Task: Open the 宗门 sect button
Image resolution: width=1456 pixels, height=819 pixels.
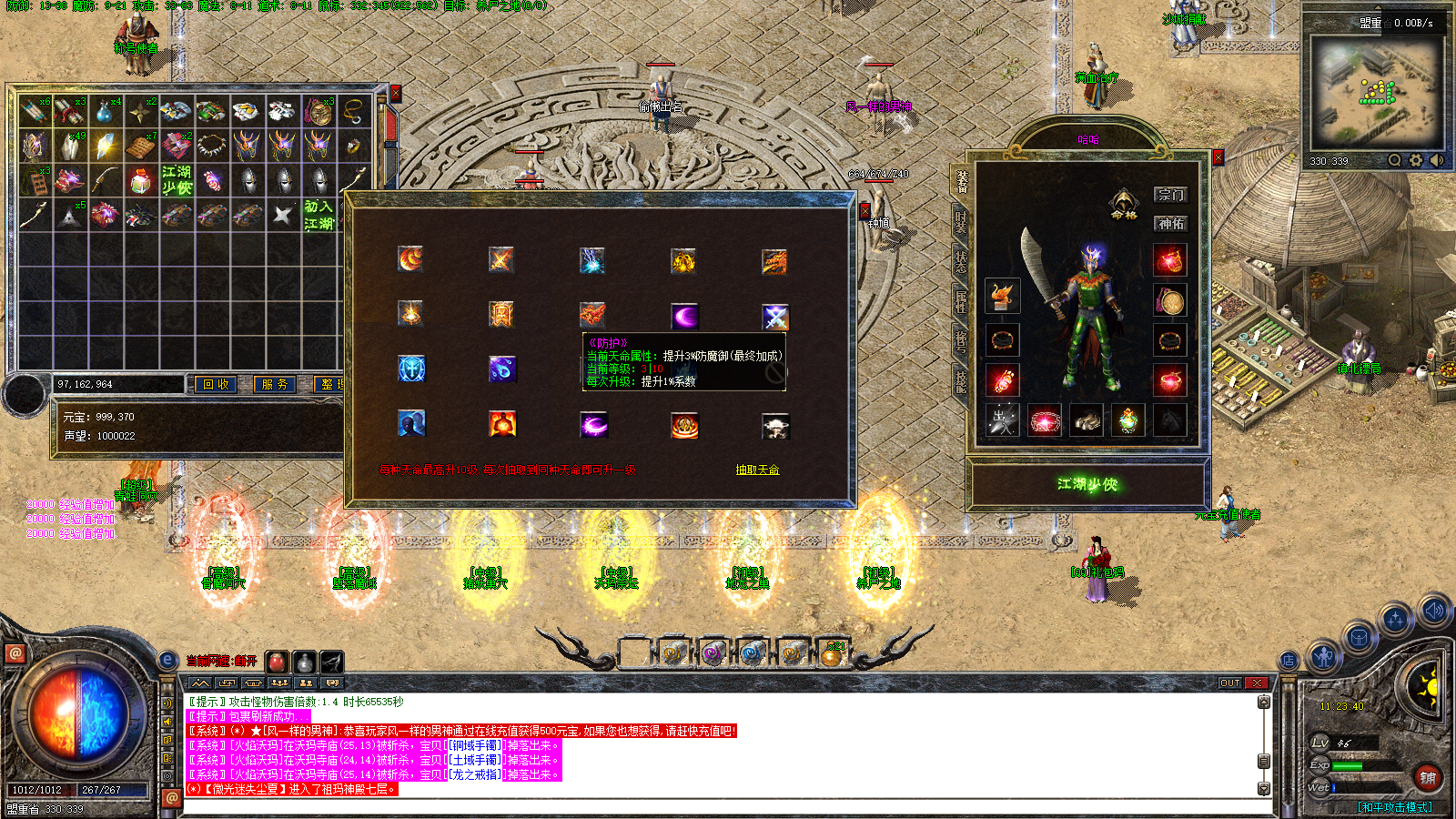Action: point(1170,195)
